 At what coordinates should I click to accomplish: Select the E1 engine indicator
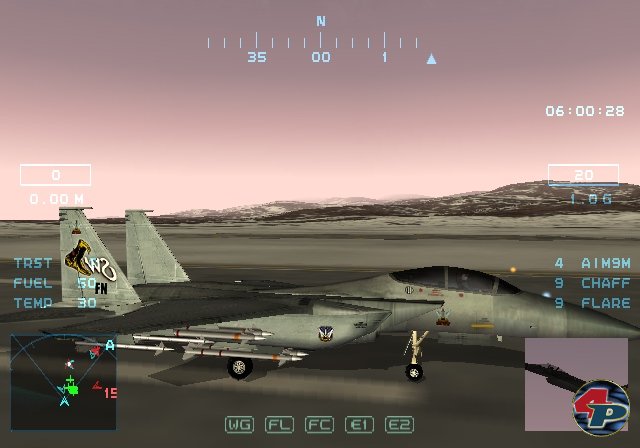point(359,424)
